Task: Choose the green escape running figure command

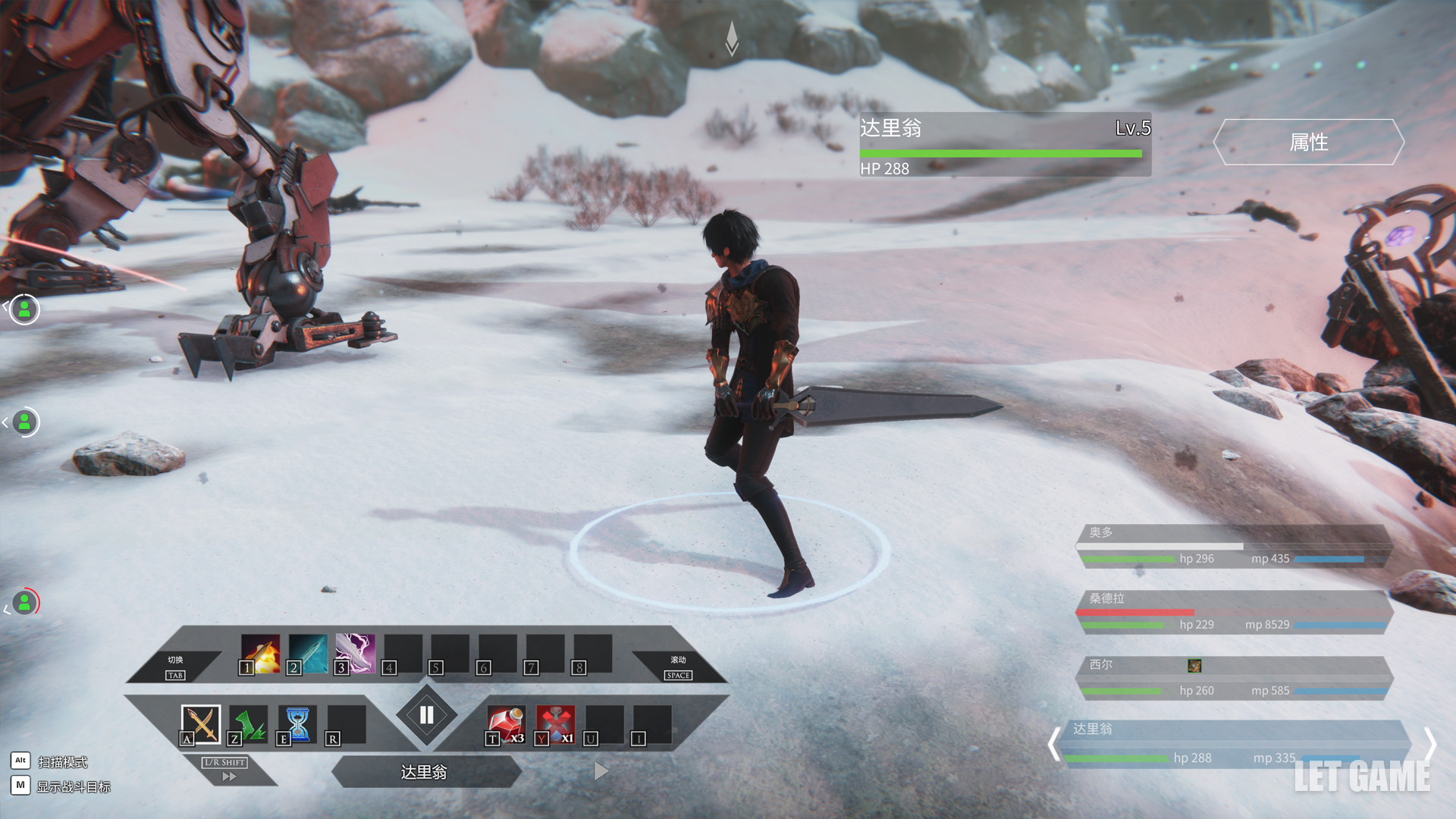Action: click(x=249, y=724)
